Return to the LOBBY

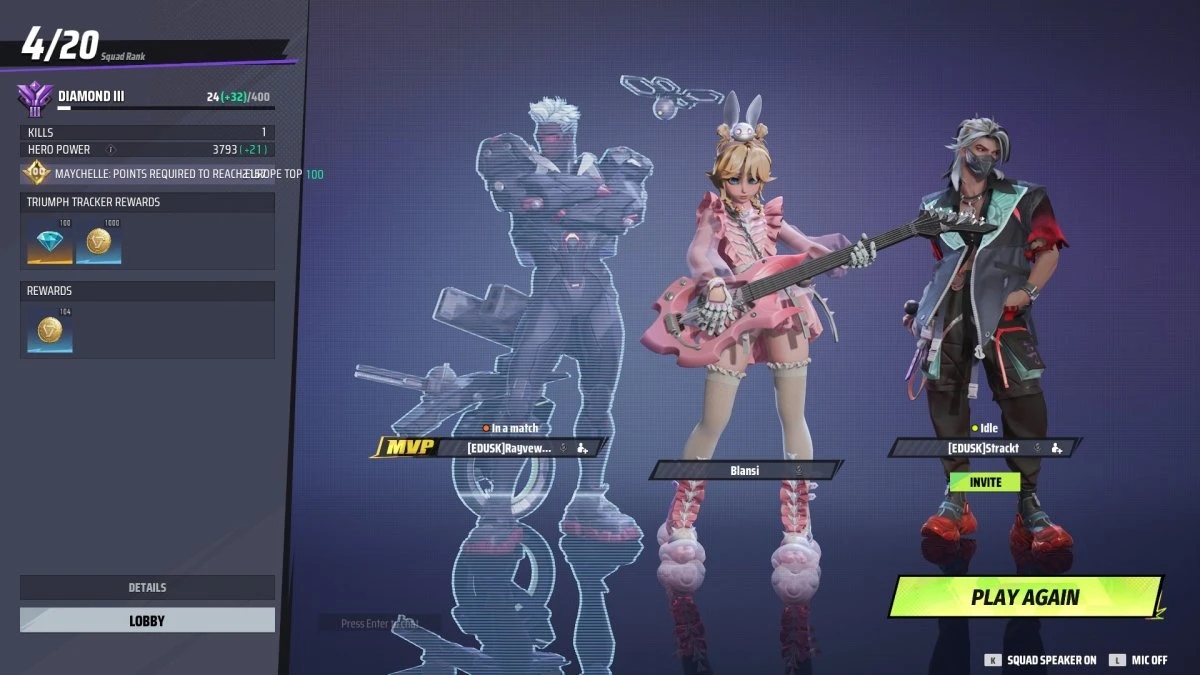[147, 621]
